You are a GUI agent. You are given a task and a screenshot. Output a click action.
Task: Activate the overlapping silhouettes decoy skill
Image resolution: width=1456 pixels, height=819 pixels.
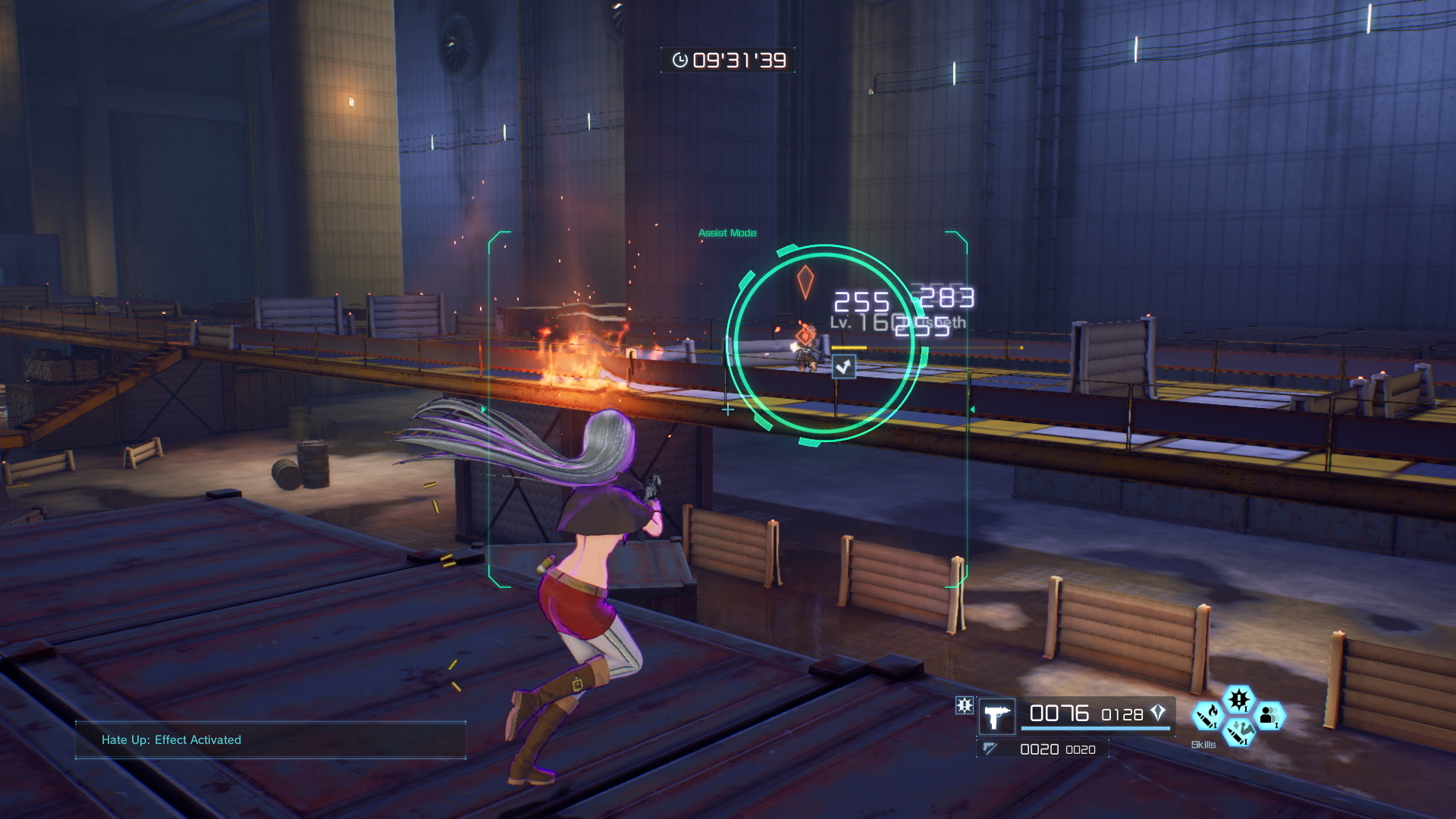(x=1269, y=715)
